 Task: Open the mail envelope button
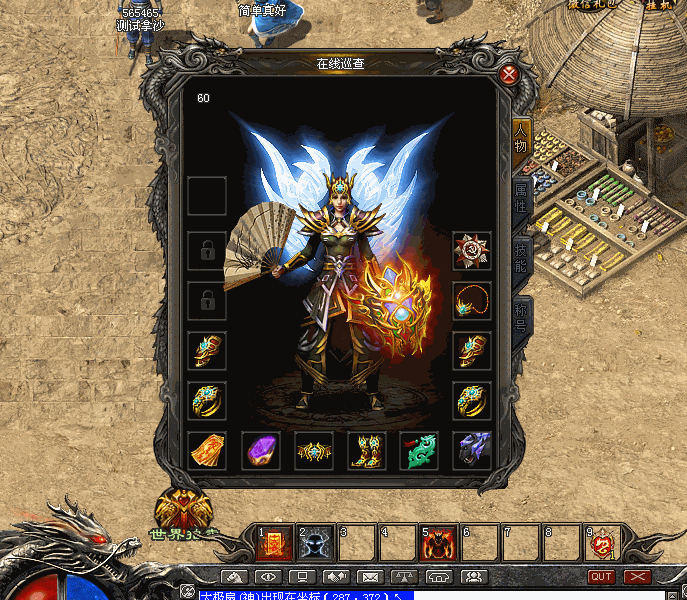click(370, 577)
